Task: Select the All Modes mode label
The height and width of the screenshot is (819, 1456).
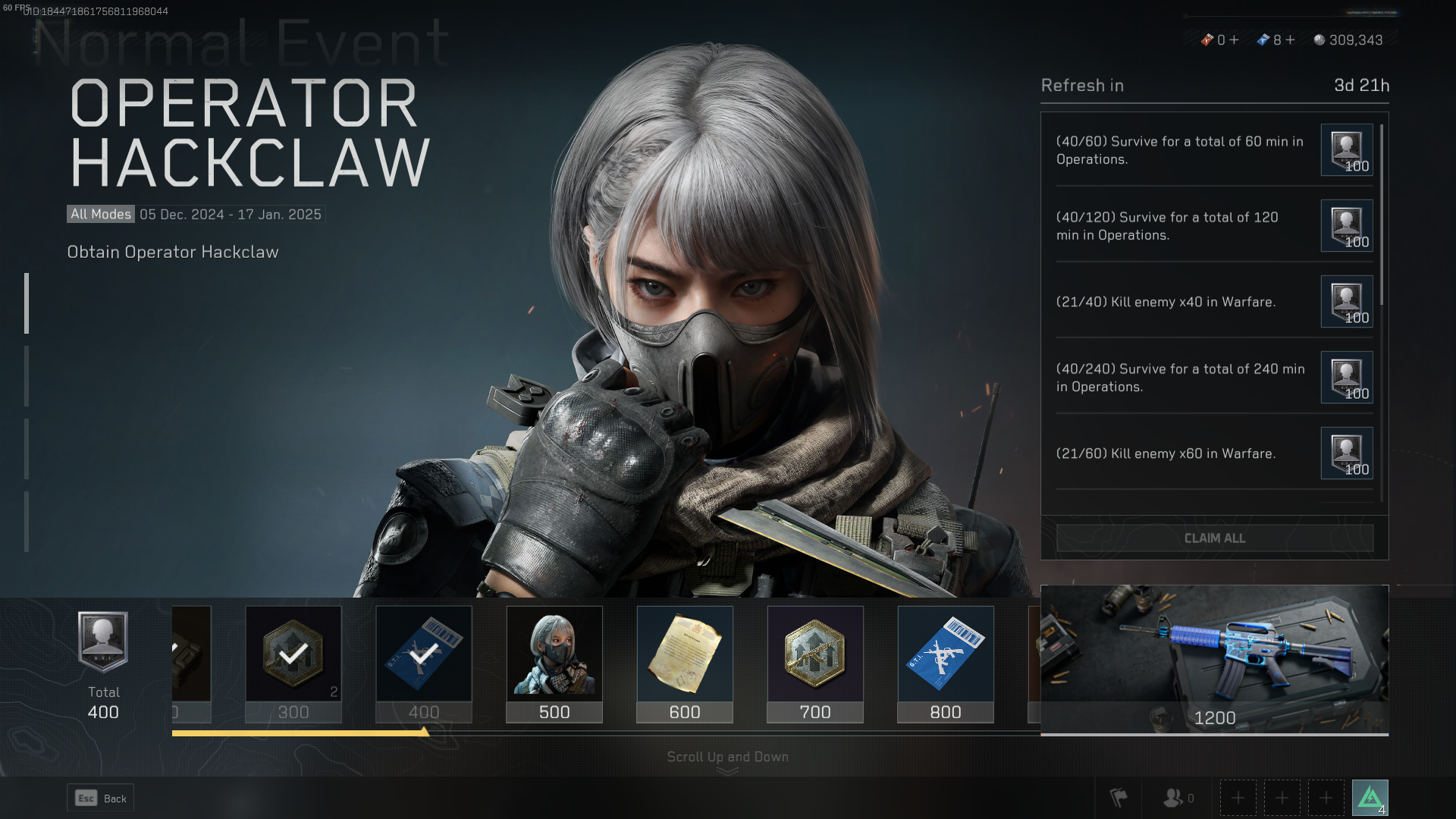Action: 99,214
